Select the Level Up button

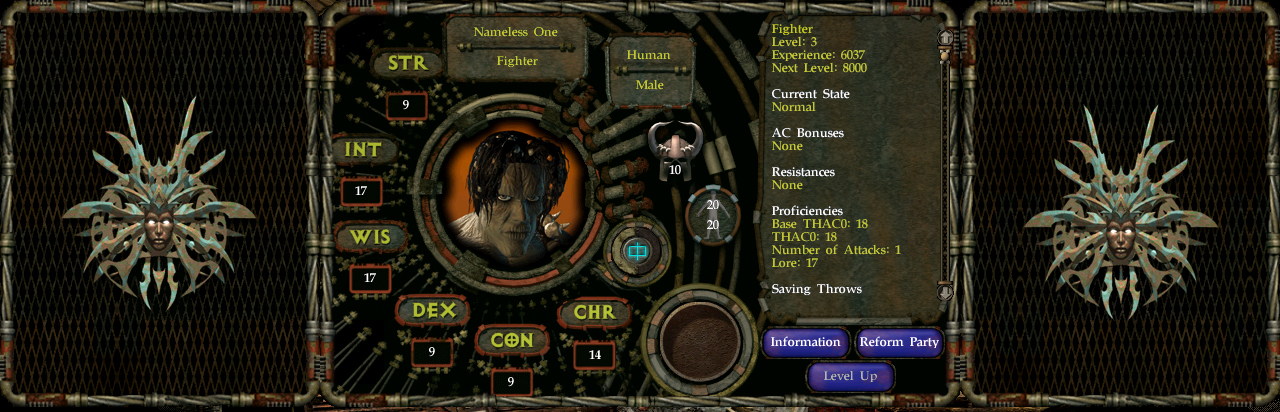850,376
